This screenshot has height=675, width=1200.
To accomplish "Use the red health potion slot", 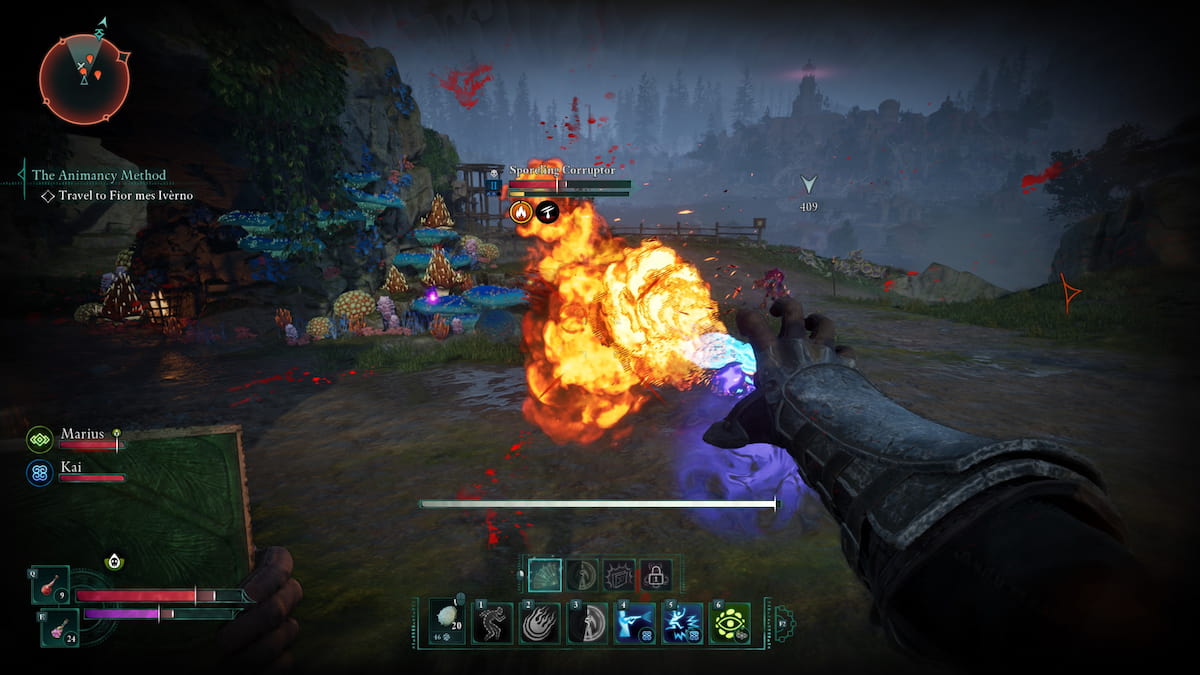I will pos(50,585).
